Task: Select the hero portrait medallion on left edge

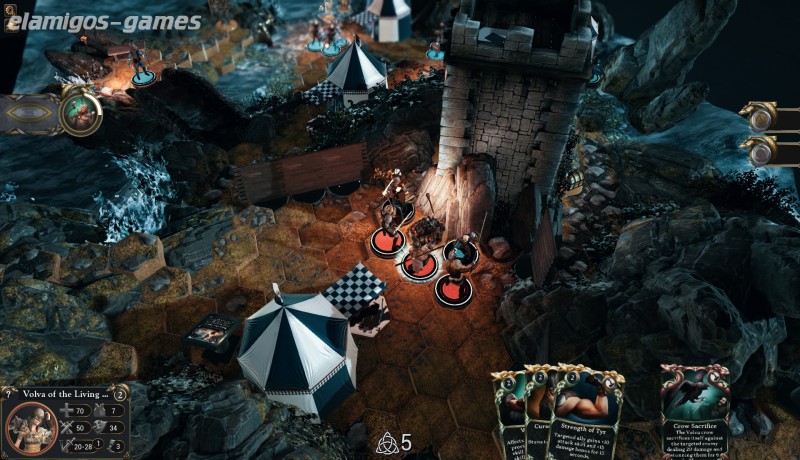Action: point(79,113)
